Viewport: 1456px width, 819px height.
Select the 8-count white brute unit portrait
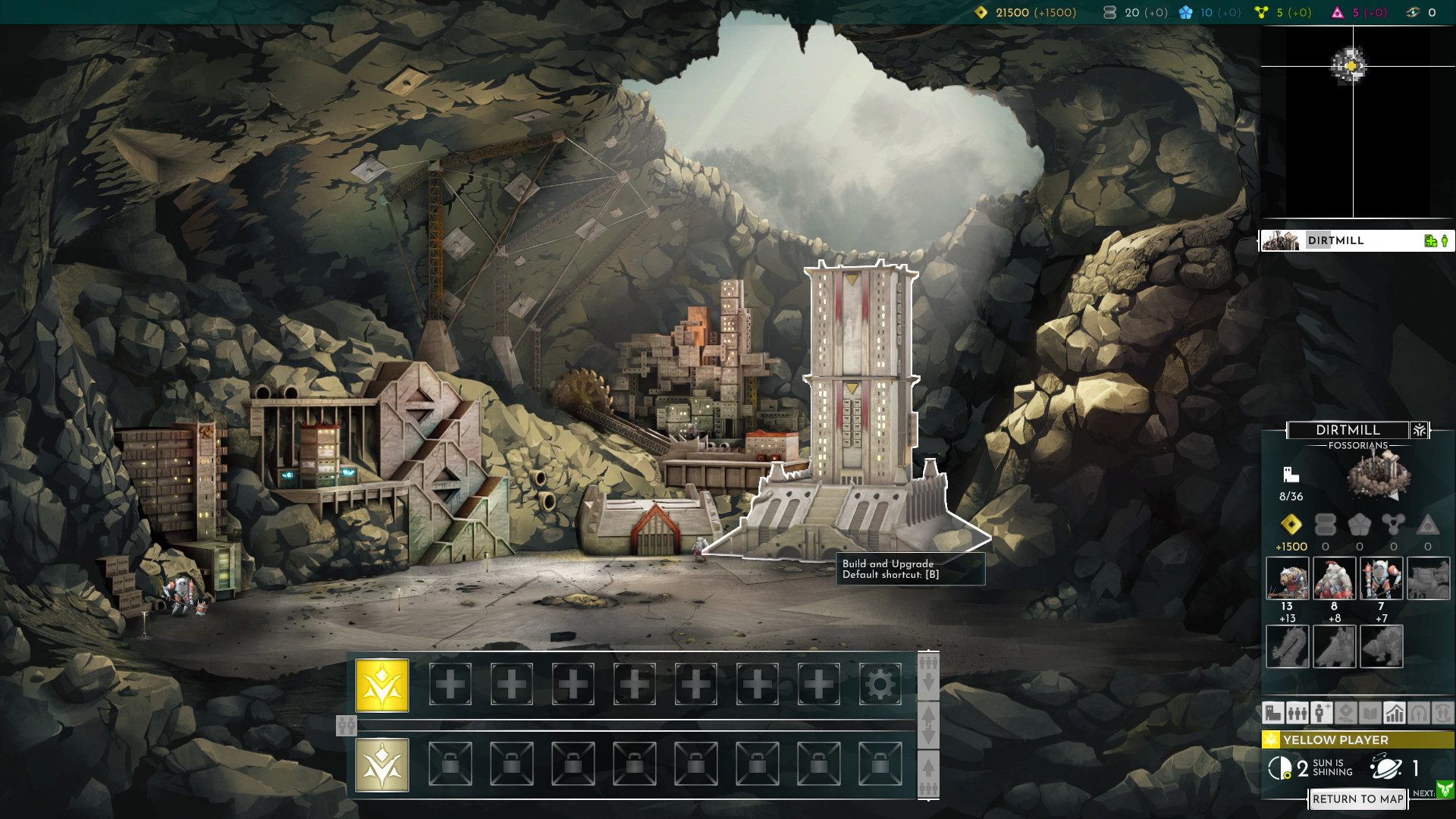pyautogui.click(x=1334, y=579)
